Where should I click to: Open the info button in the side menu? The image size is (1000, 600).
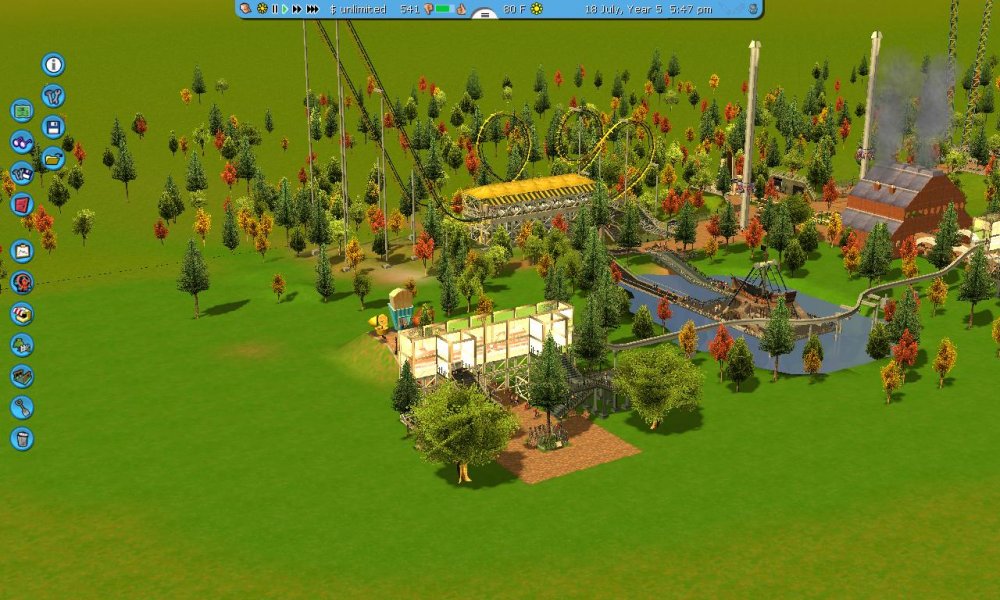(53, 65)
